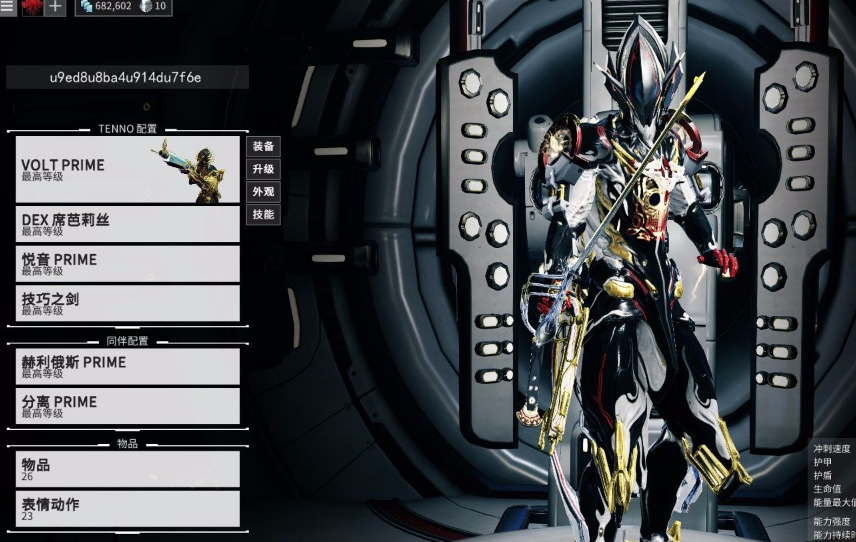Open the 装备 (Equip) button
The height and width of the screenshot is (542, 856).
(x=263, y=147)
